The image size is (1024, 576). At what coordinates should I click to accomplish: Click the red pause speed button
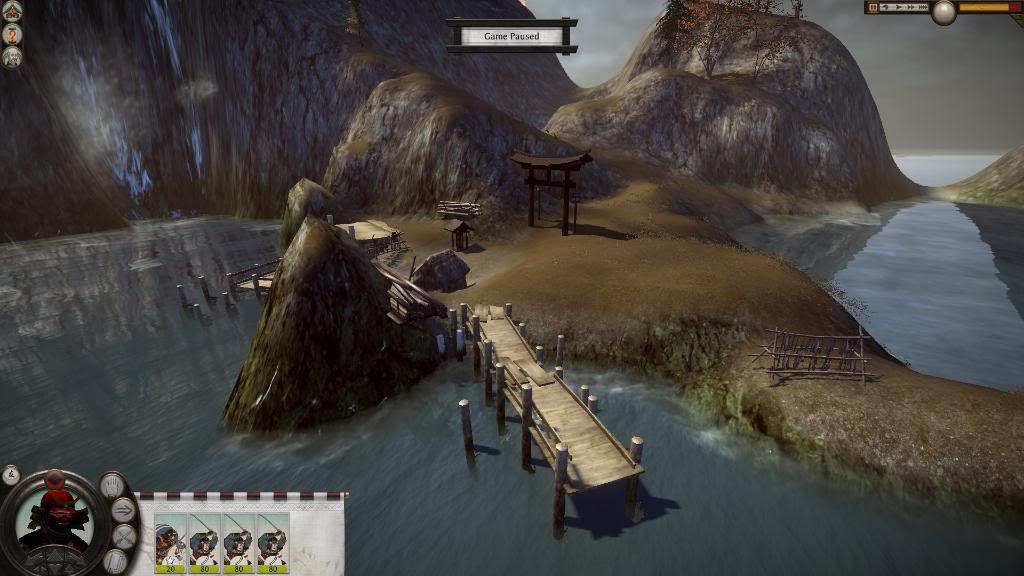[874, 7]
